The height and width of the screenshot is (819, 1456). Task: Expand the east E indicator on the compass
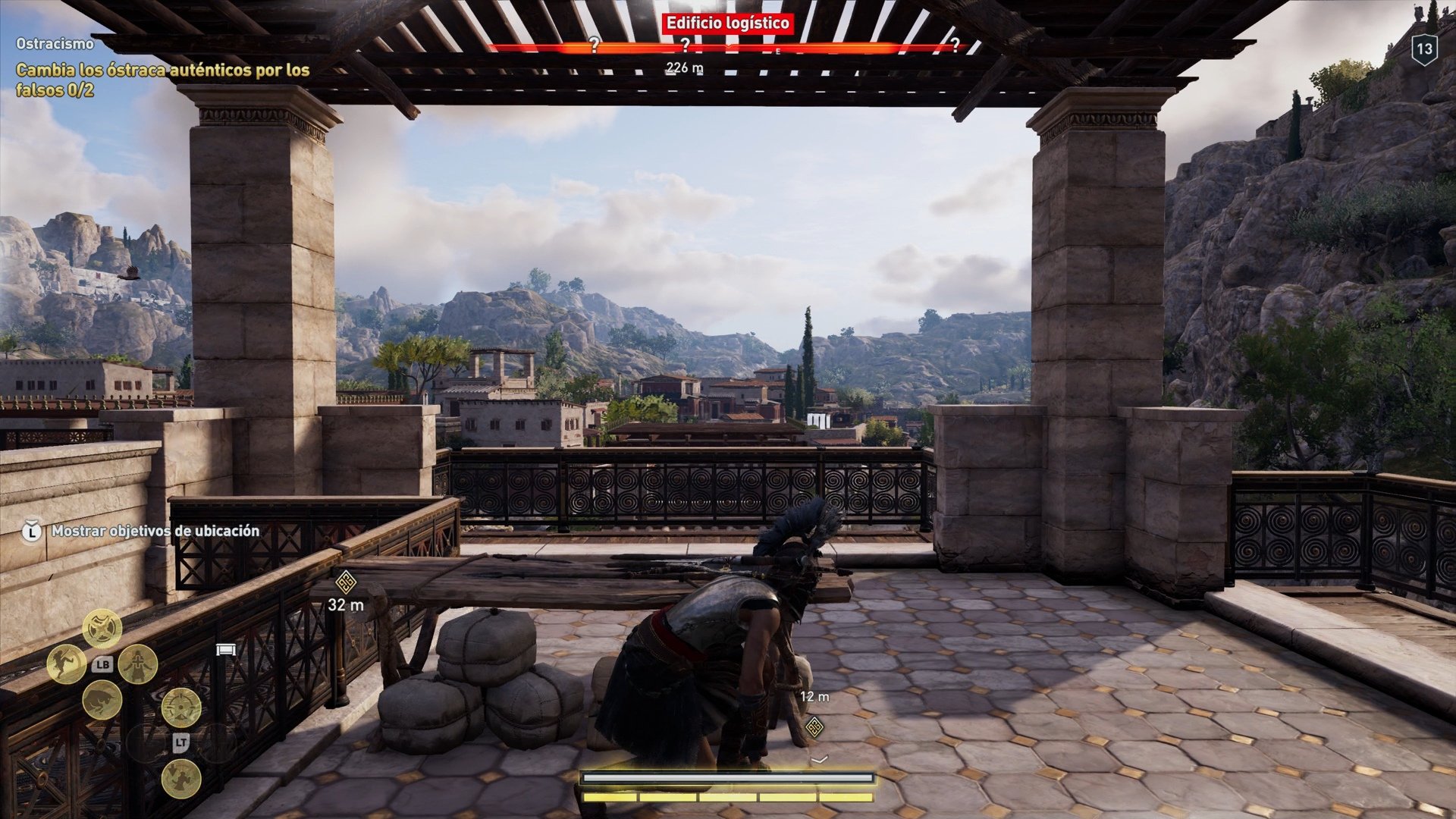[x=778, y=51]
